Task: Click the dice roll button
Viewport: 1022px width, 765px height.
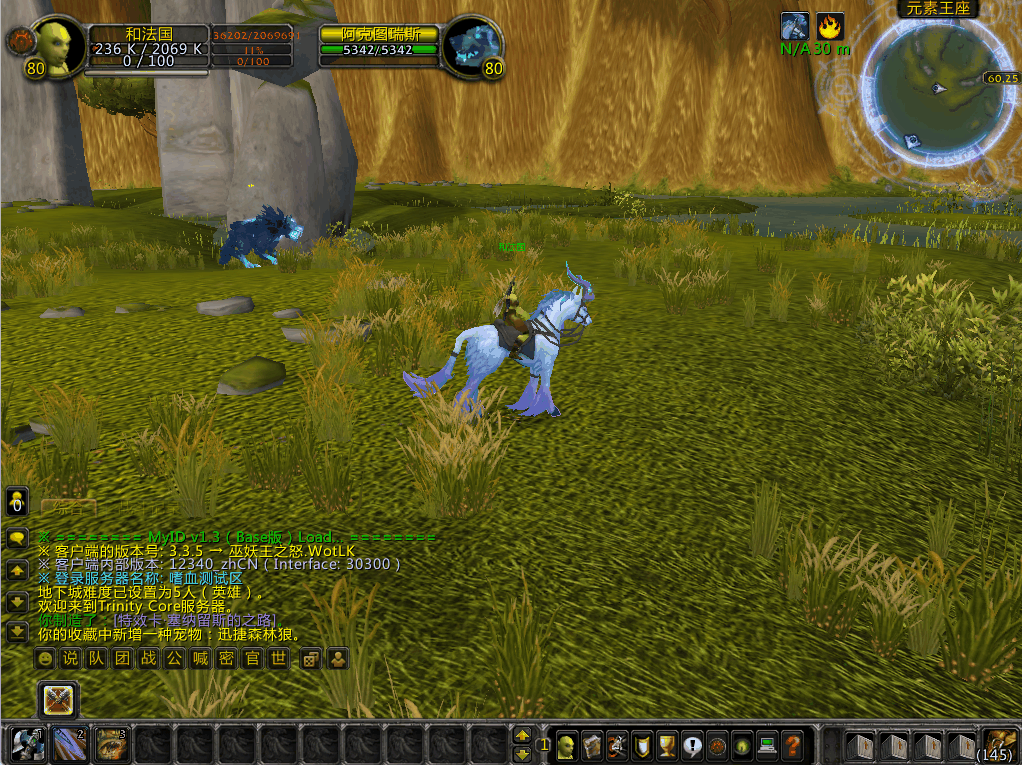Action: pos(311,659)
